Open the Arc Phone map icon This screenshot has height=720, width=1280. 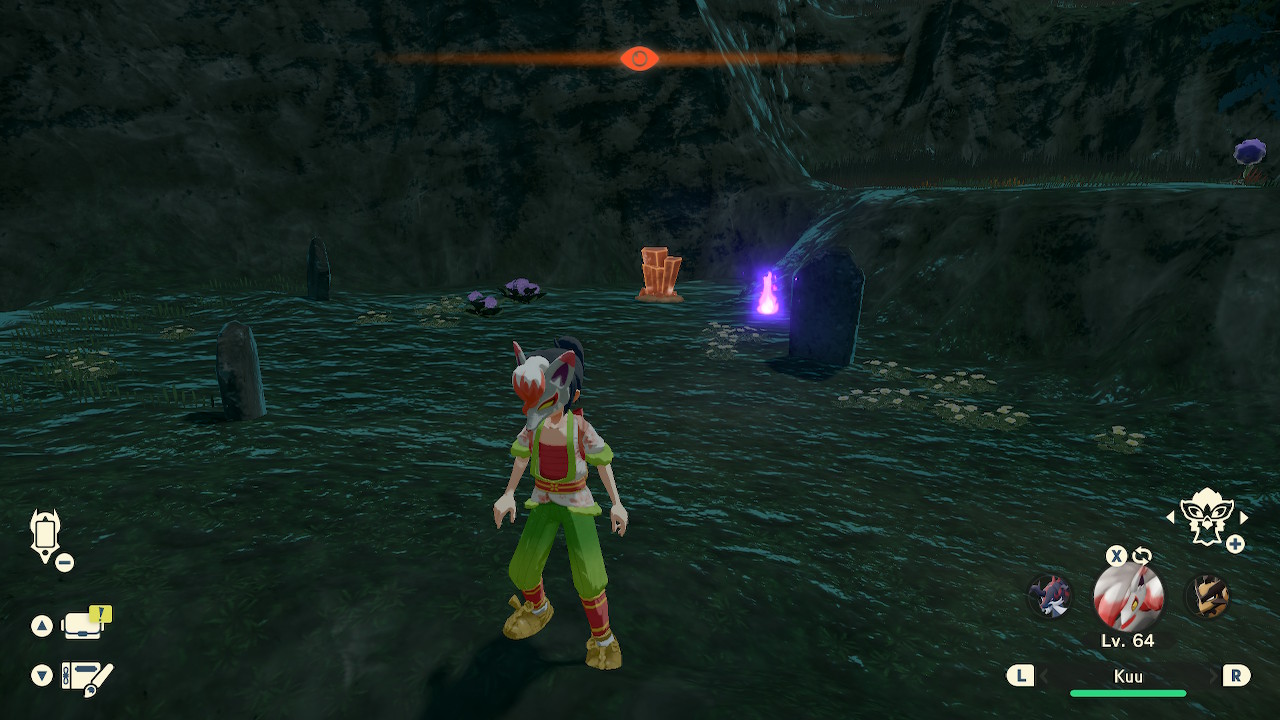(x=46, y=535)
